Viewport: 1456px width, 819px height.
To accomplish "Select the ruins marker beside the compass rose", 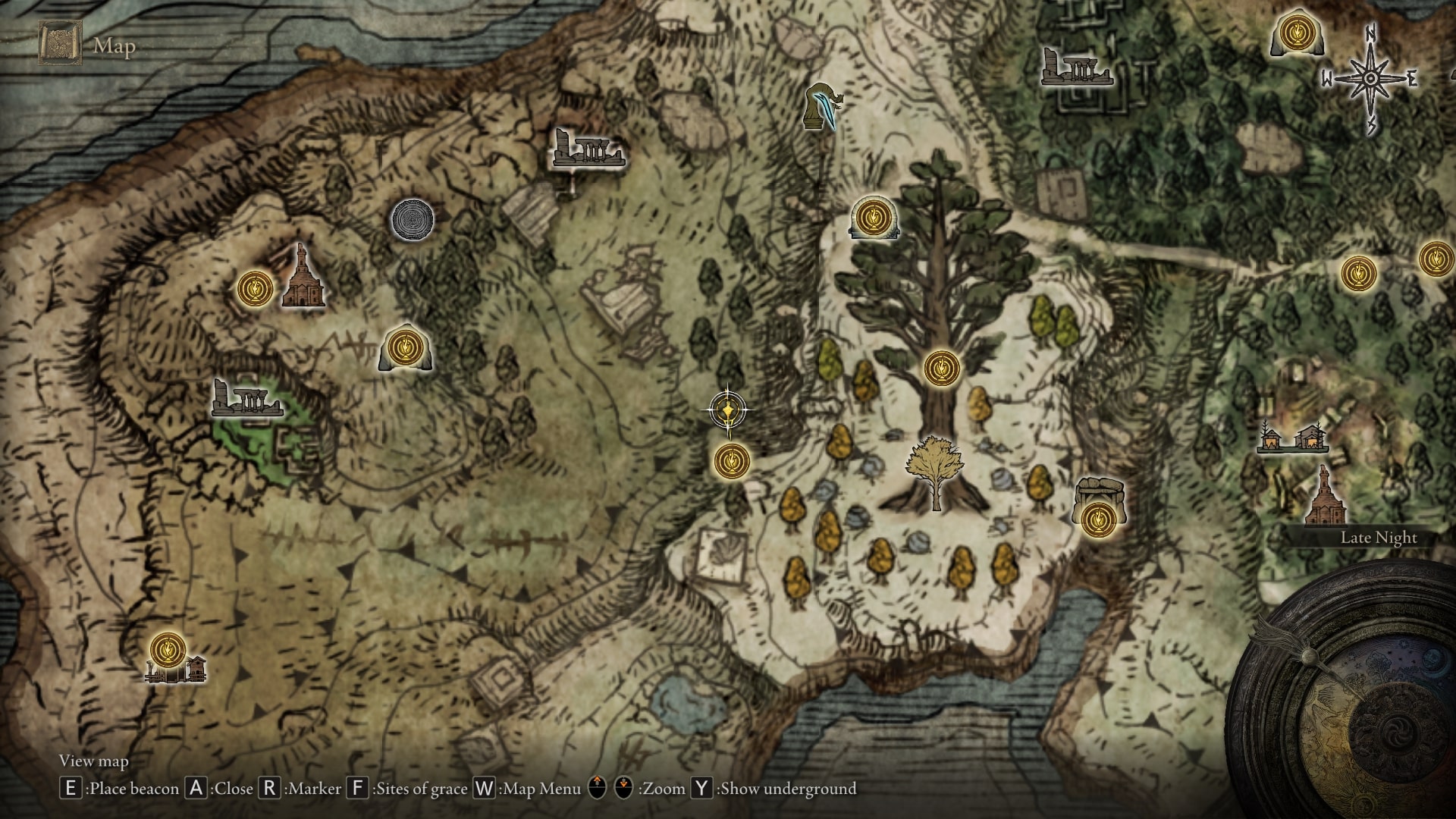I will (x=1075, y=66).
